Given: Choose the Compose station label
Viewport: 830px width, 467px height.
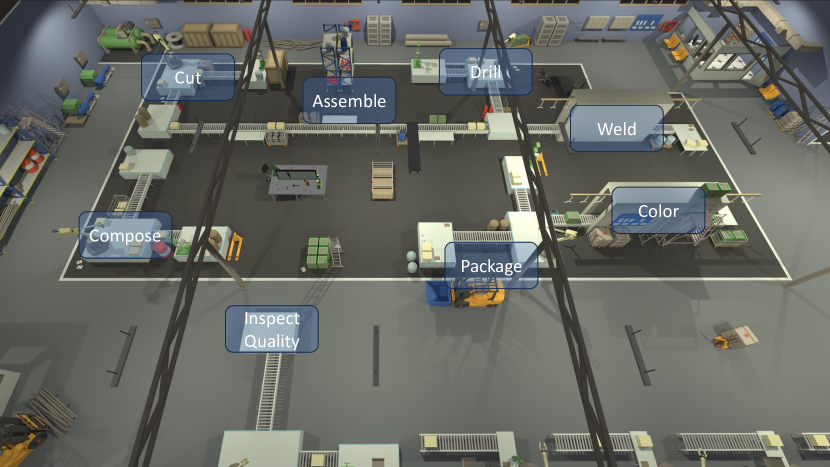Looking at the screenshot, I should coord(125,236).
